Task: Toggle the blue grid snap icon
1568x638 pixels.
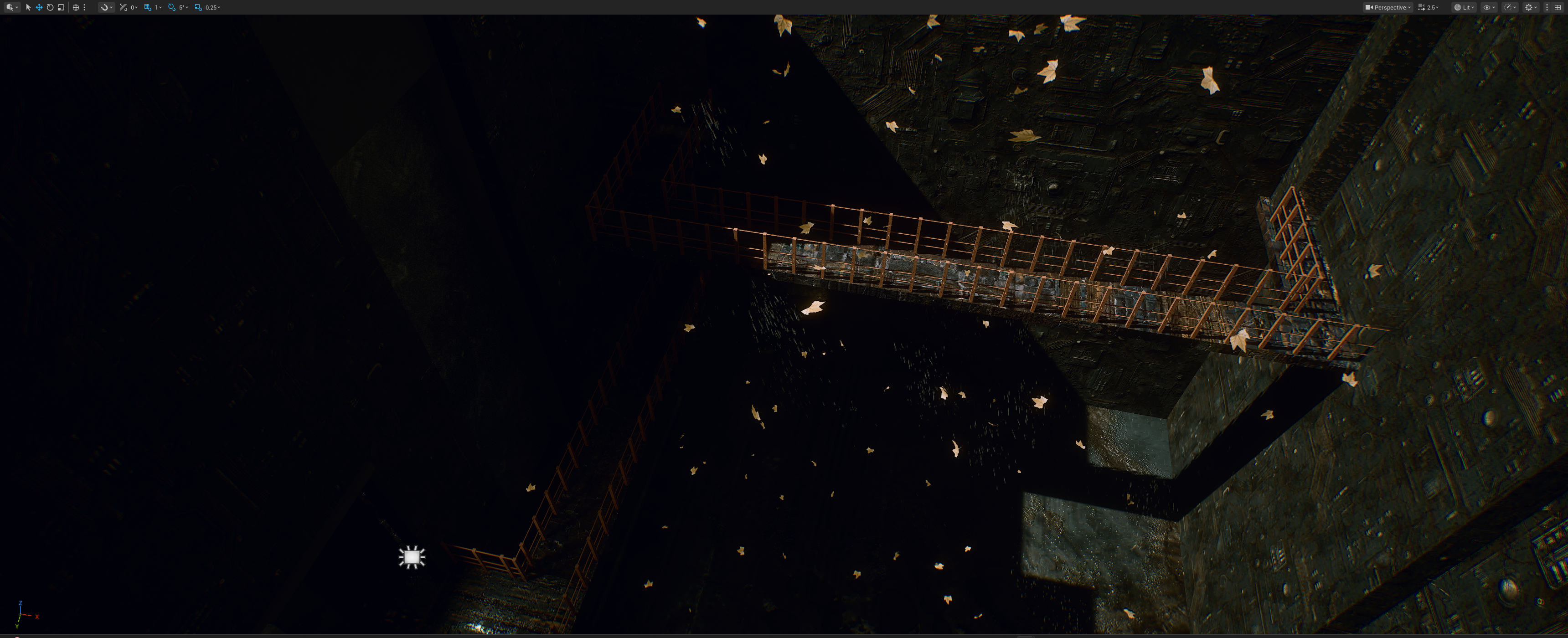Action: click(x=147, y=7)
